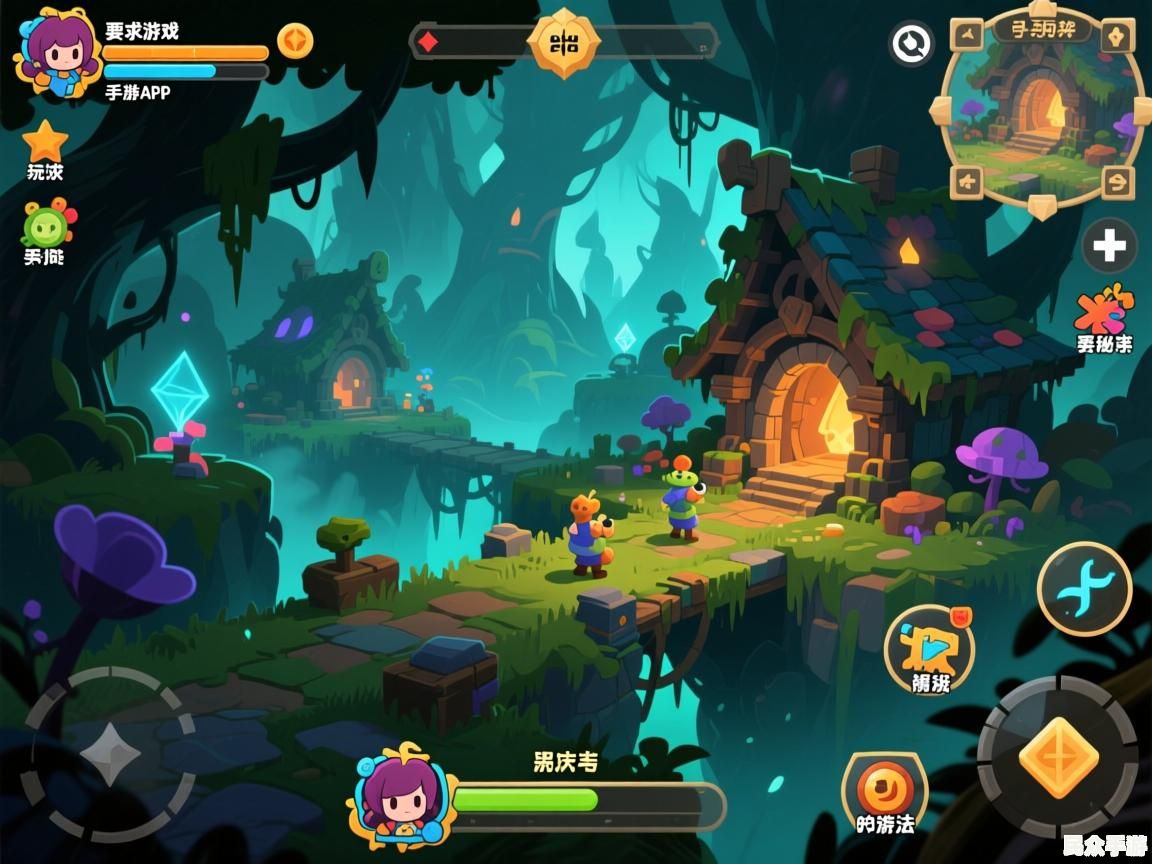Tap the large orange diamond attack button
Screen dimensions: 1152x864
pos(1057,757)
